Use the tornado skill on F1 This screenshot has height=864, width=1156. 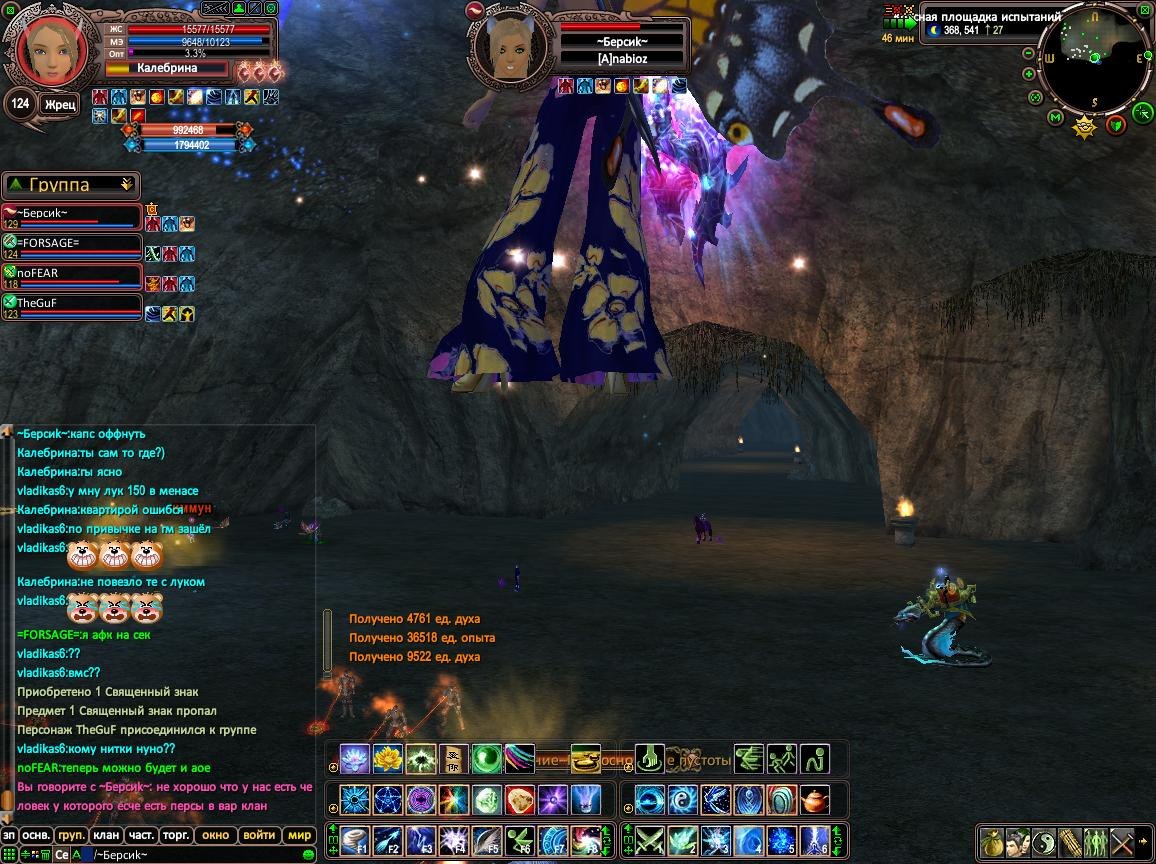click(x=355, y=839)
